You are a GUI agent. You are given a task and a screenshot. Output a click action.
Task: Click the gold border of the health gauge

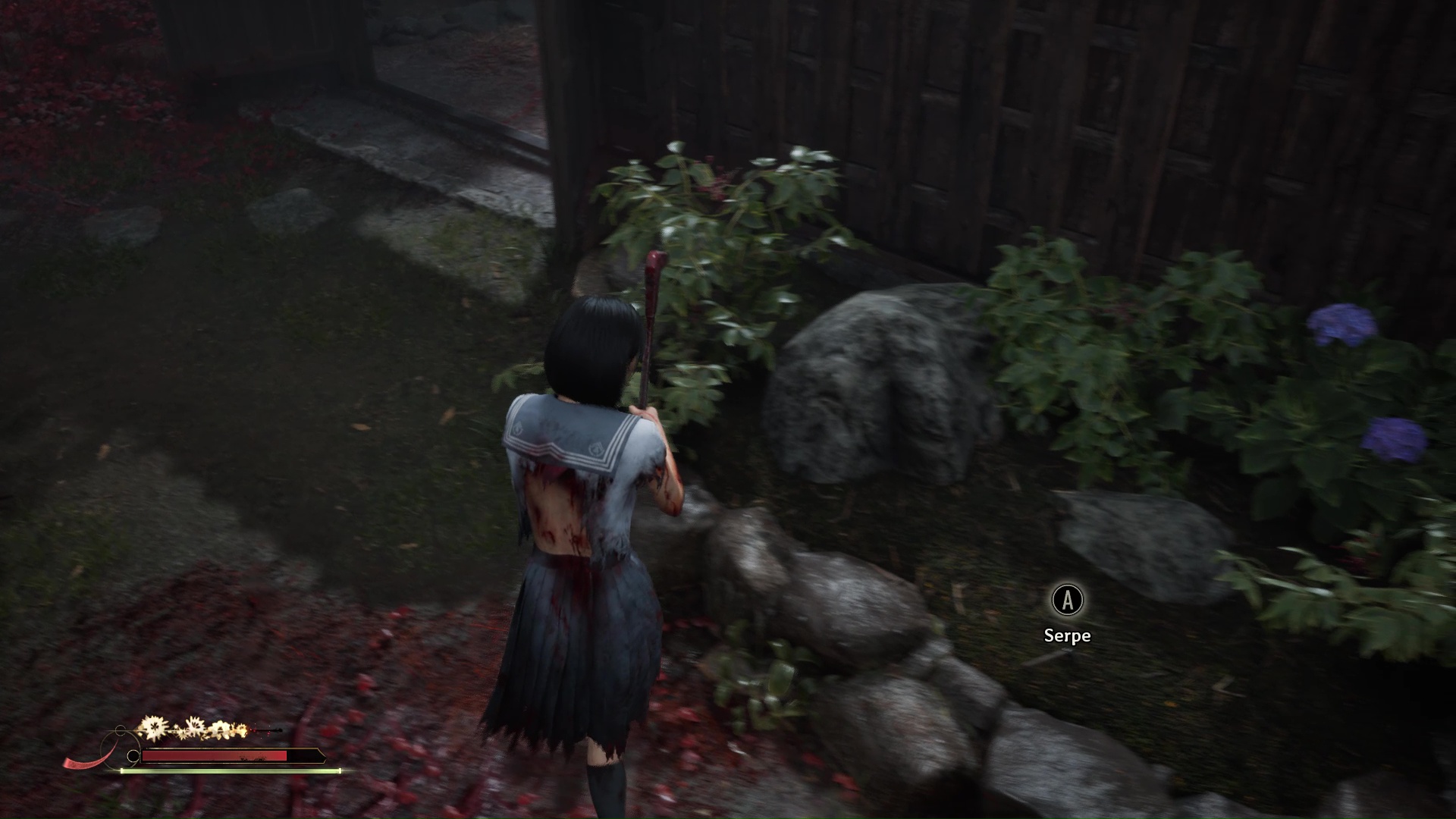(x=219, y=748)
